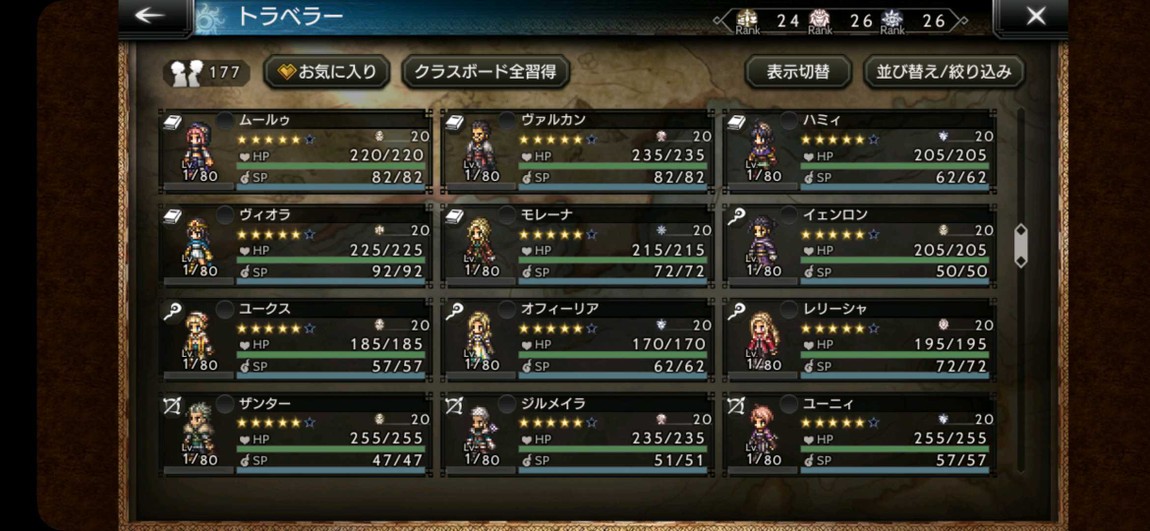Go back with the arrow button
Screen dimensions: 1150x531
(150, 15)
